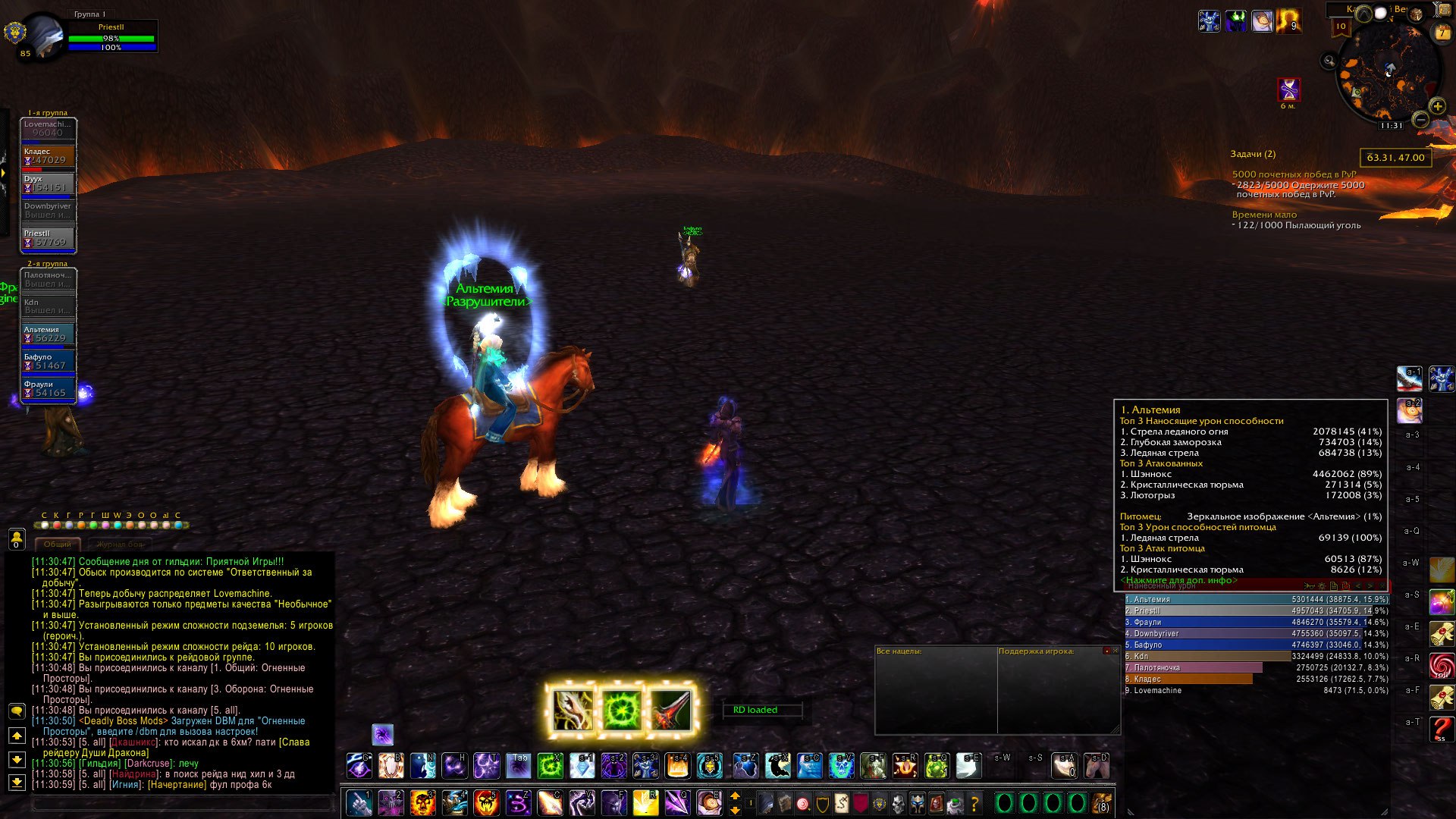Open the calendar icon showing 7
The image size is (1456, 819).
point(1442,33)
